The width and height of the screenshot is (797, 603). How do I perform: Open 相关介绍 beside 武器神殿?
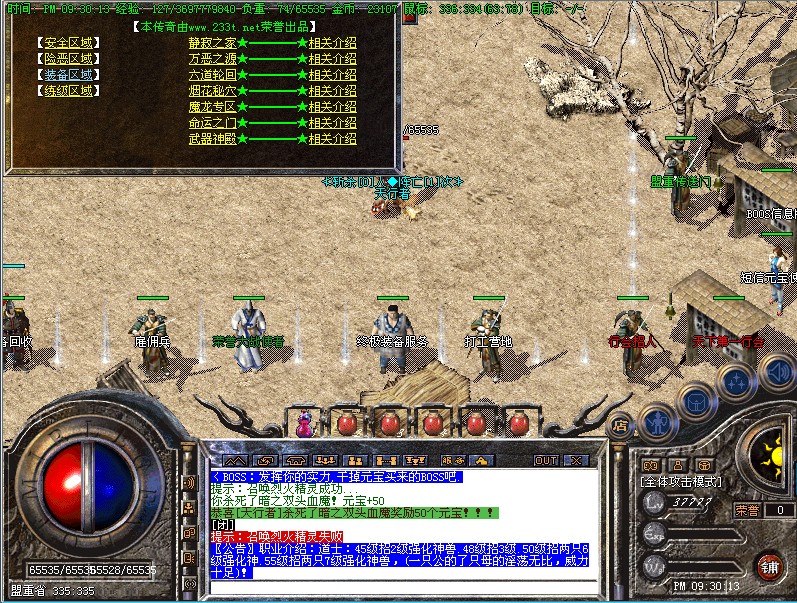(x=332, y=139)
